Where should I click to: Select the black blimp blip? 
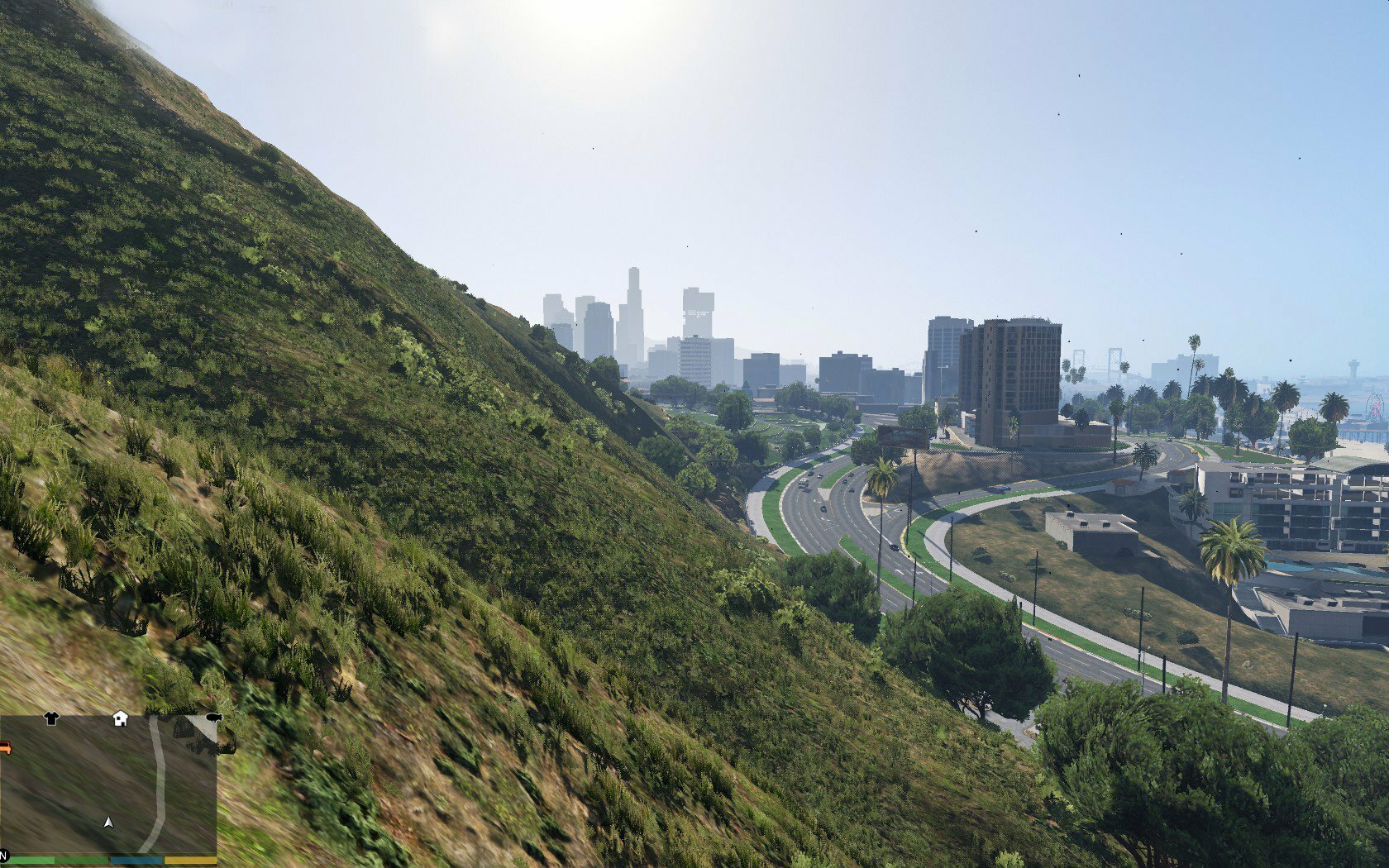[x=213, y=718]
